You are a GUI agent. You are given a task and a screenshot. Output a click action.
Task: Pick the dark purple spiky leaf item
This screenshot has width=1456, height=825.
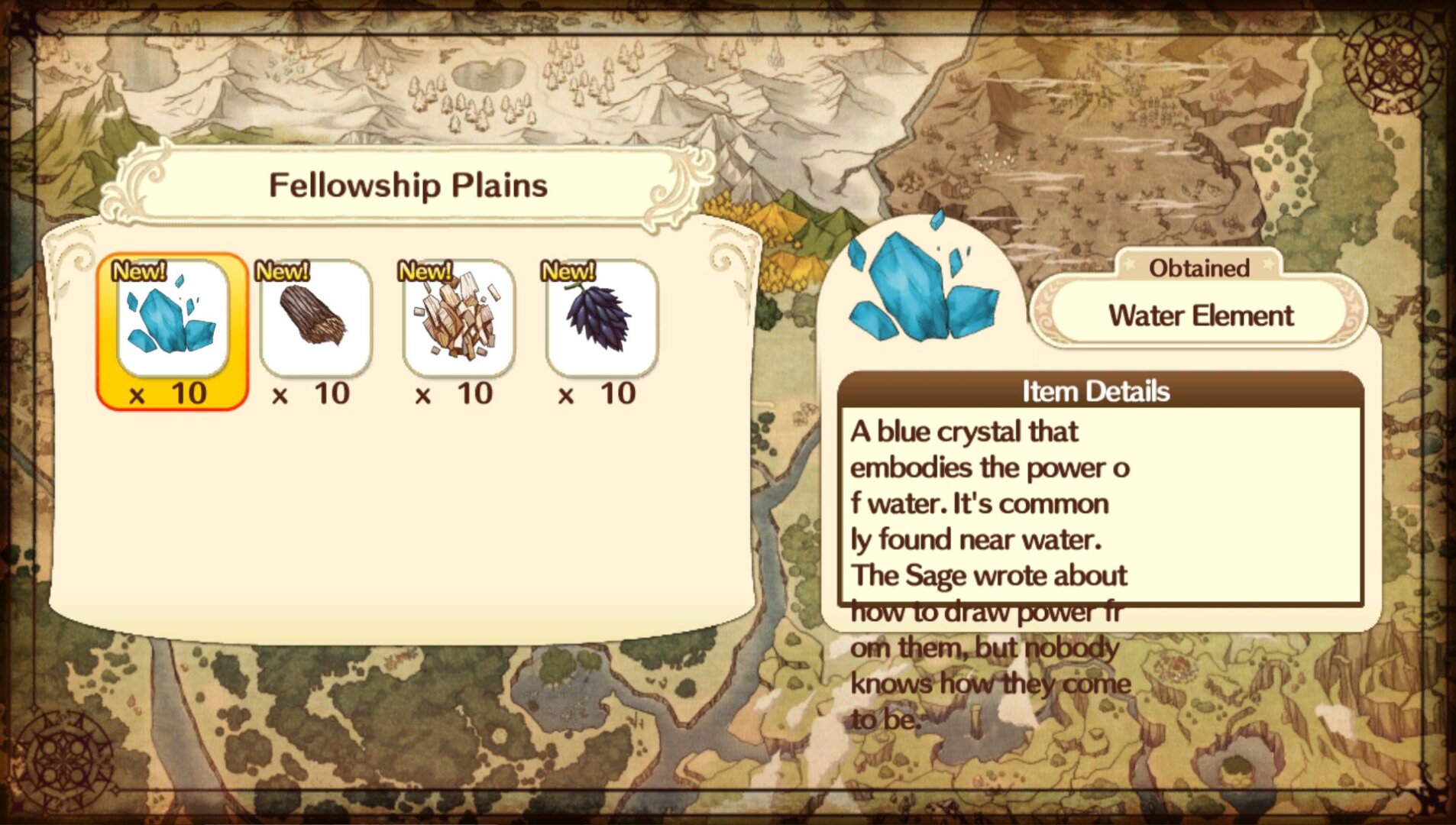tap(601, 319)
